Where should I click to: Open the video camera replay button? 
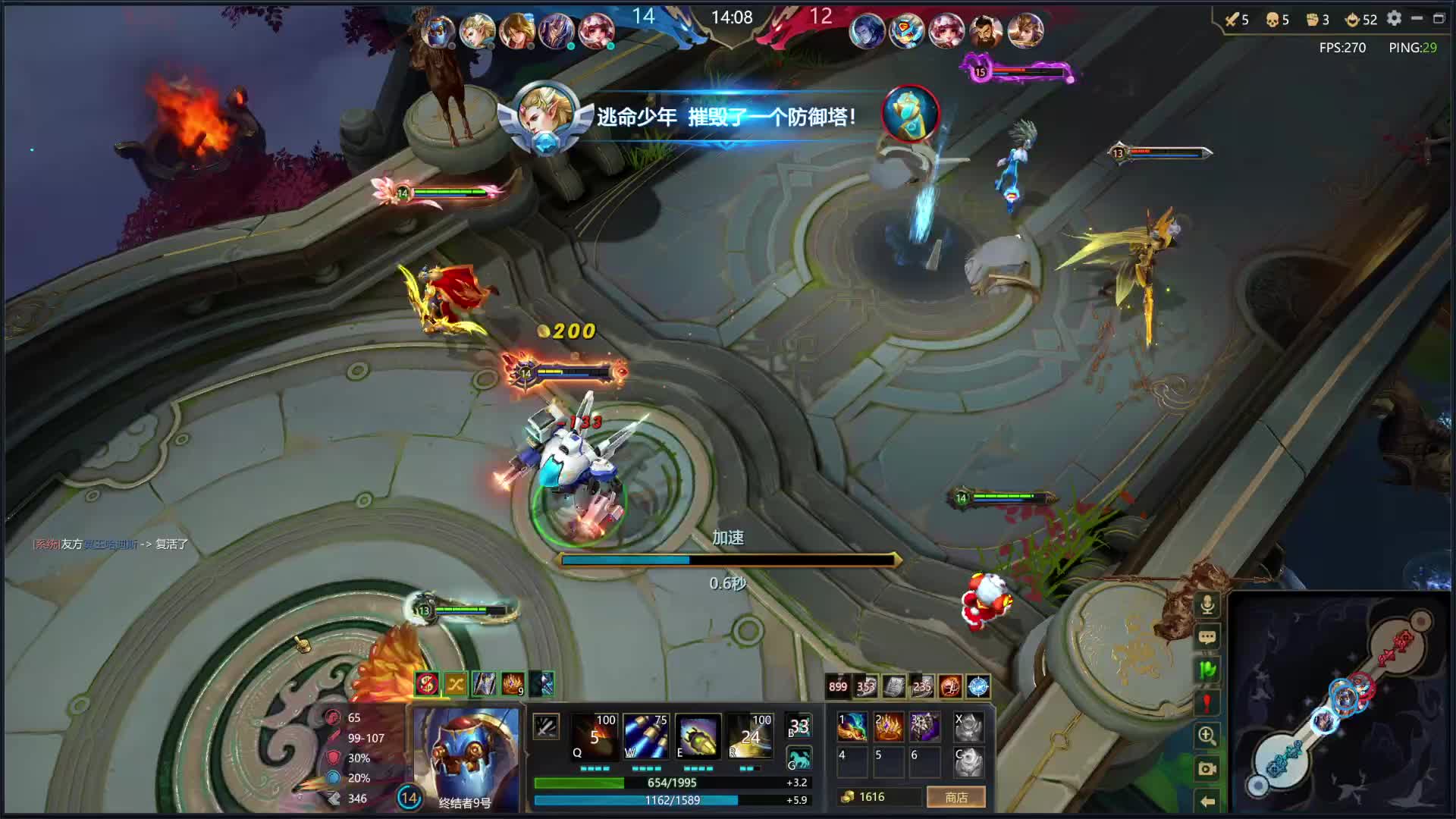tap(1207, 768)
